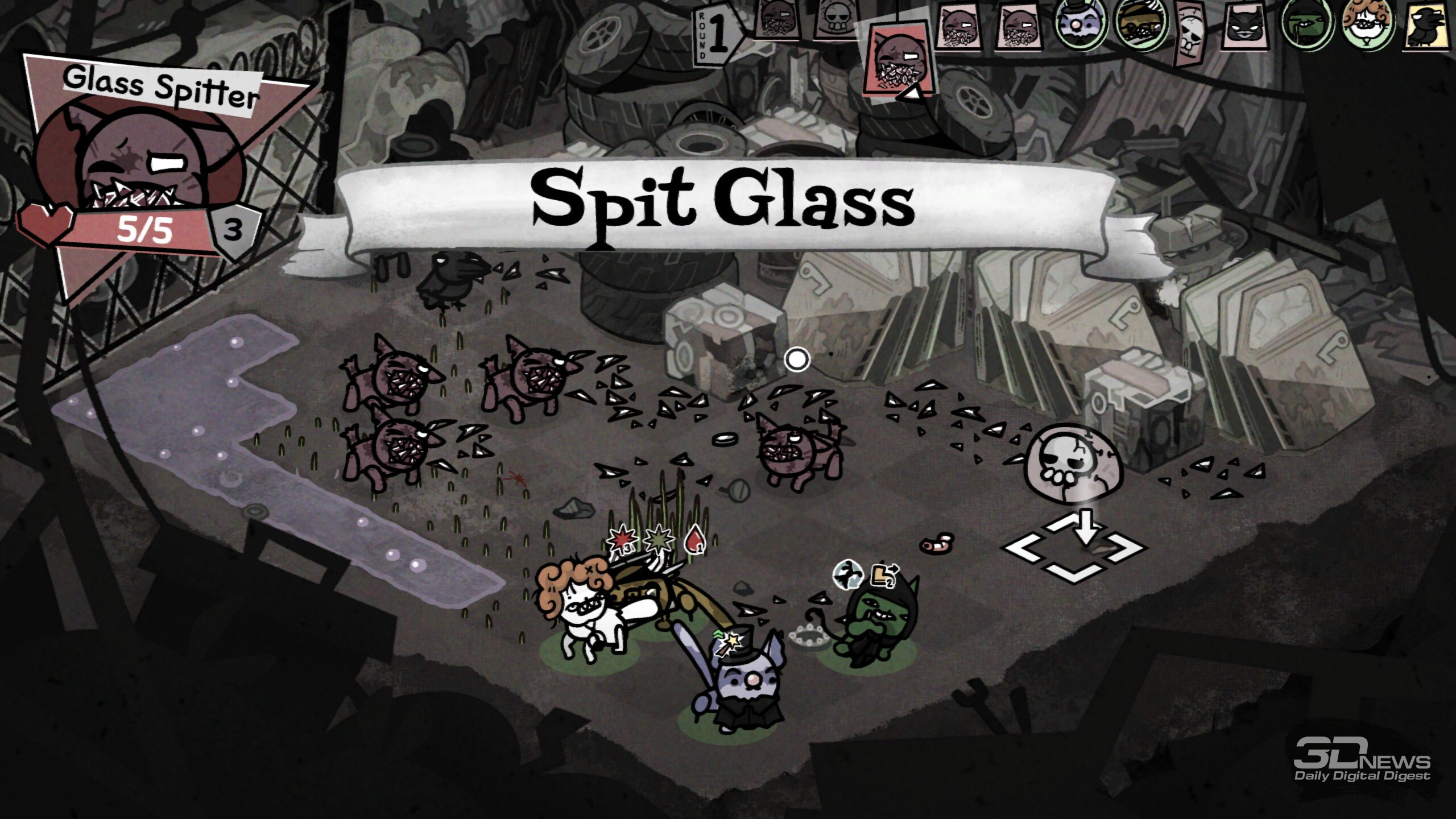Select the dimmed skull portrait beside the round counter
This screenshot has height=819, width=1456.
coord(835,19)
